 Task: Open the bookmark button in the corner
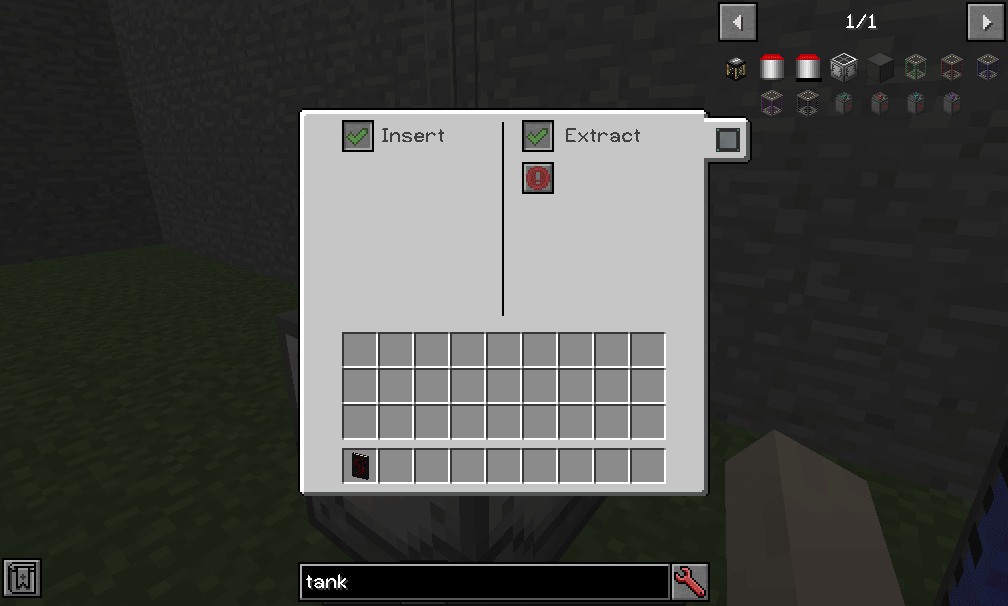21,577
